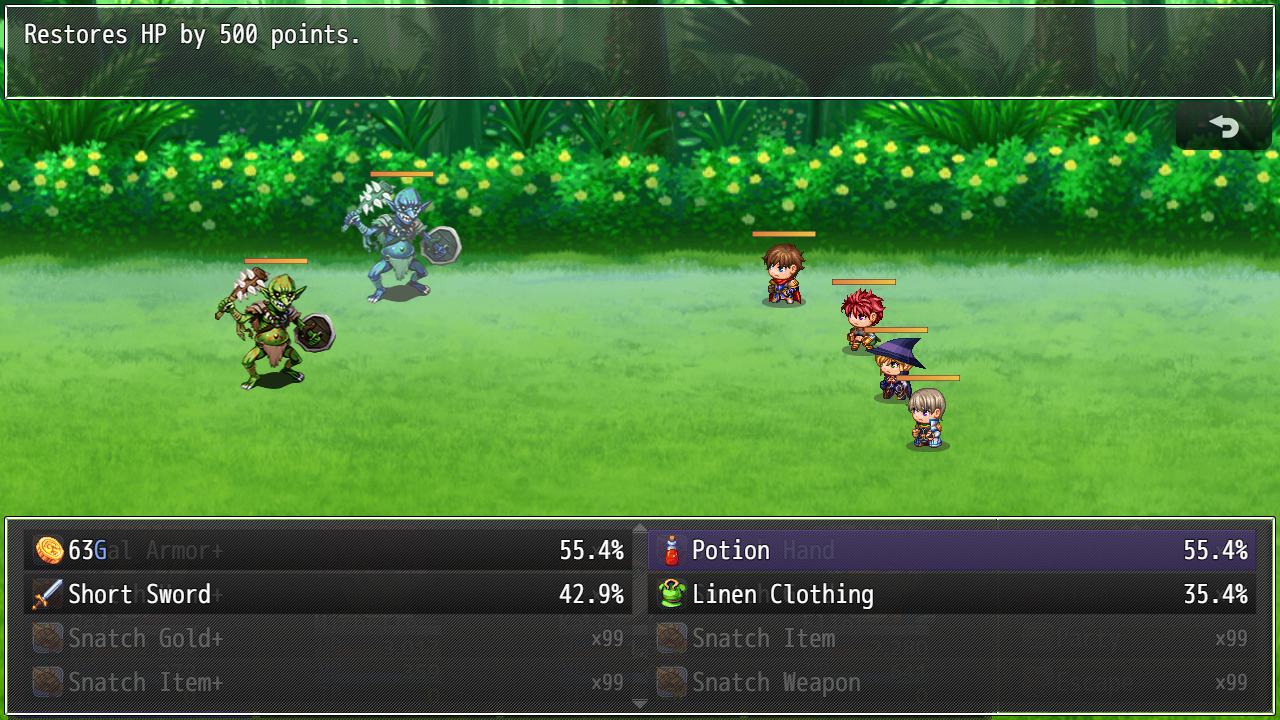Select the Potion steal option
The image size is (1280, 720).
tap(951, 550)
